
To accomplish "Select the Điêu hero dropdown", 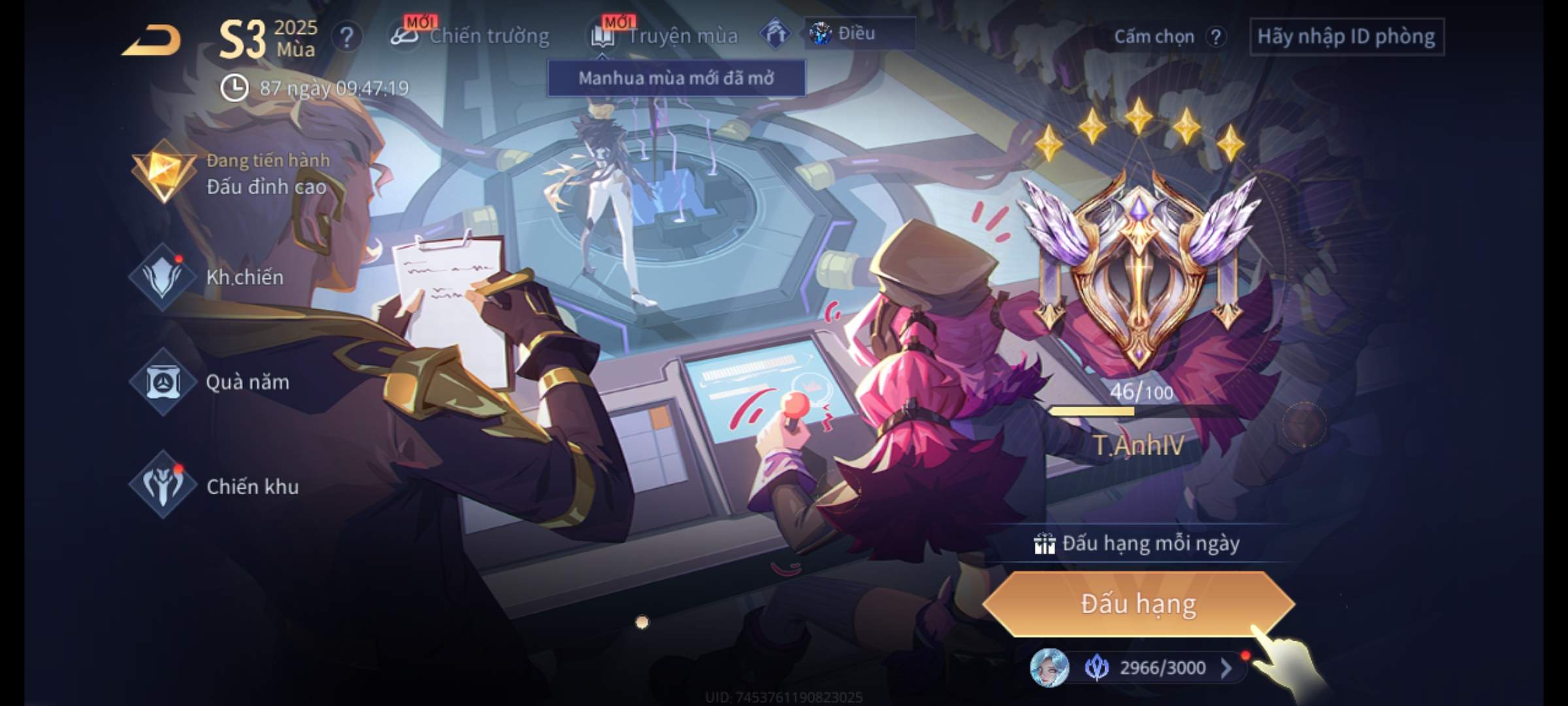I will point(858,33).
